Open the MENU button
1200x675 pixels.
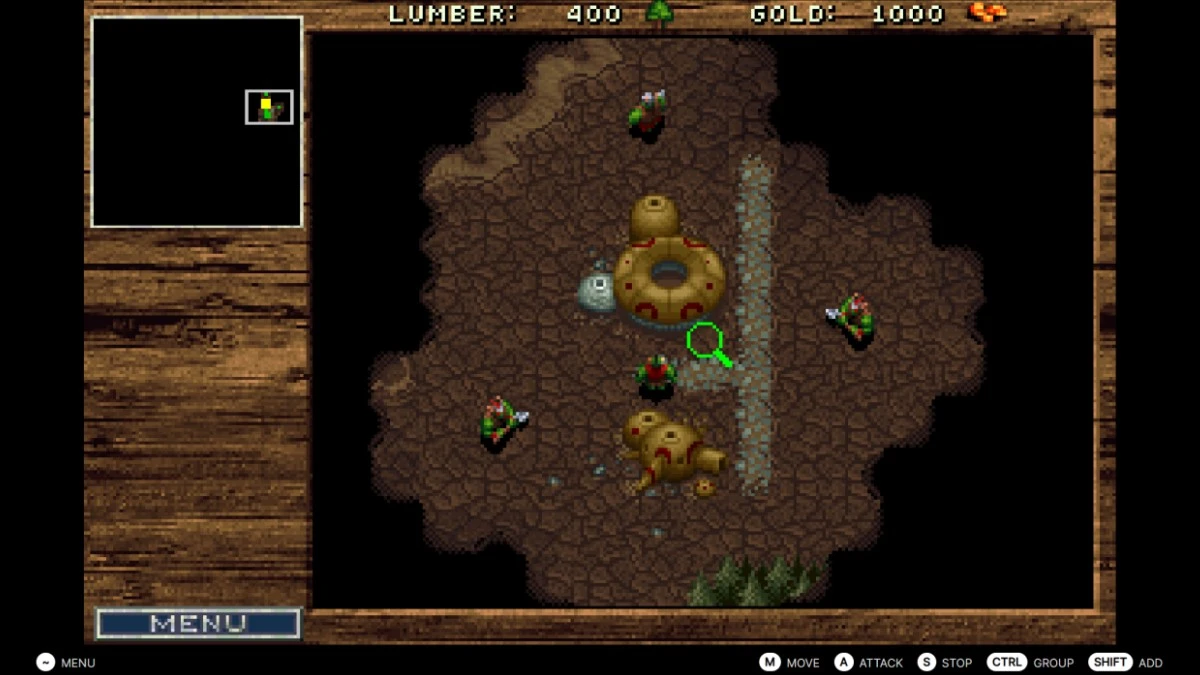[x=198, y=624]
